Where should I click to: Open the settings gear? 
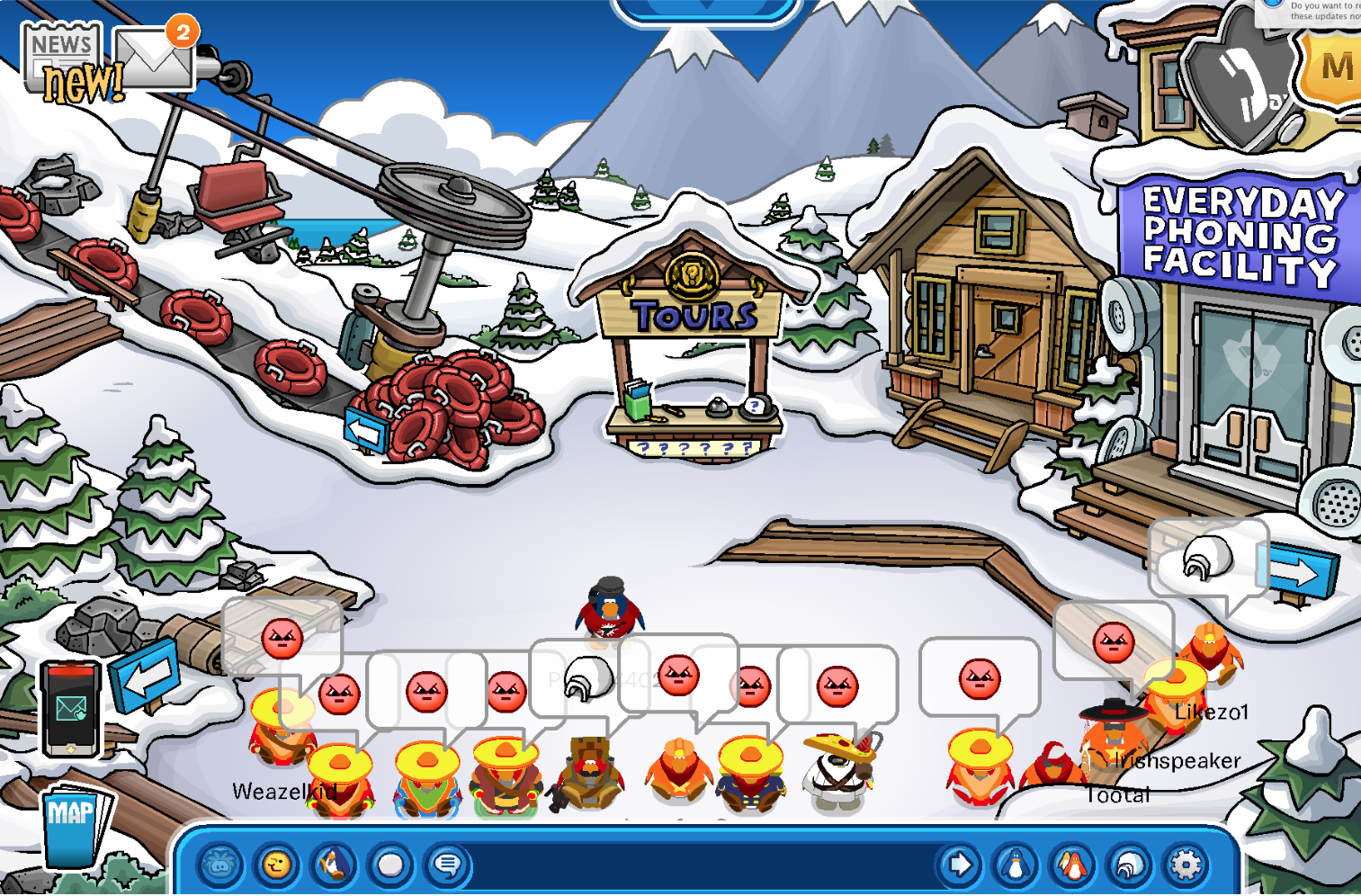click(x=1186, y=865)
